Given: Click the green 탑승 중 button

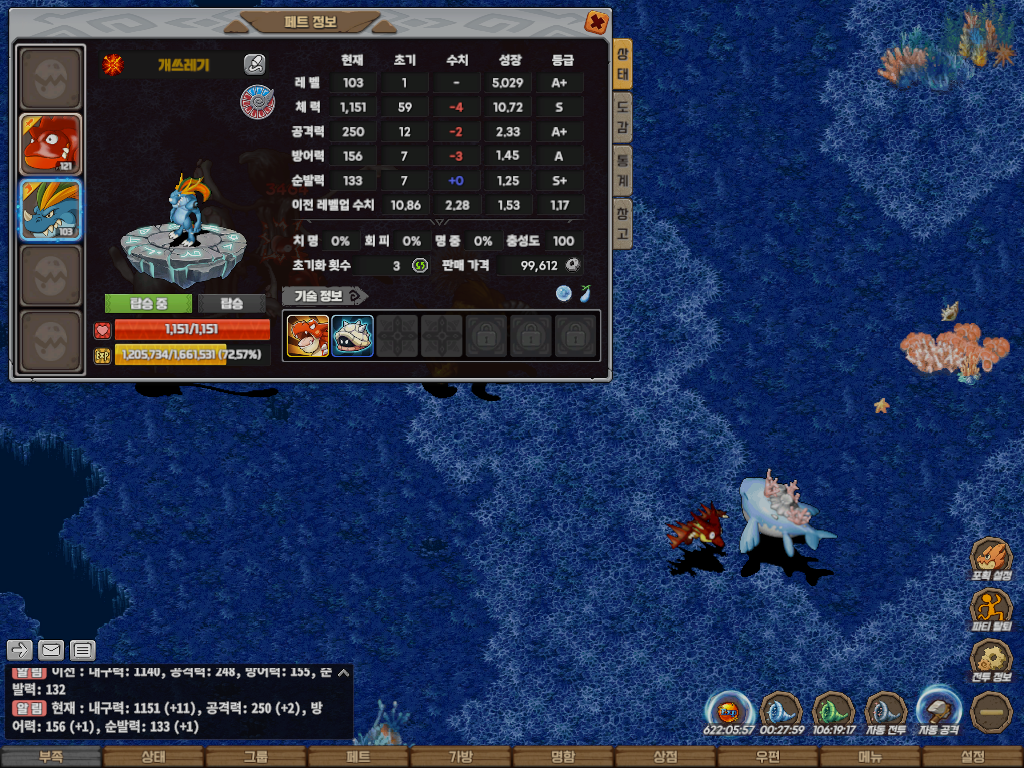Looking at the screenshot, I should [x=149, y=303].
